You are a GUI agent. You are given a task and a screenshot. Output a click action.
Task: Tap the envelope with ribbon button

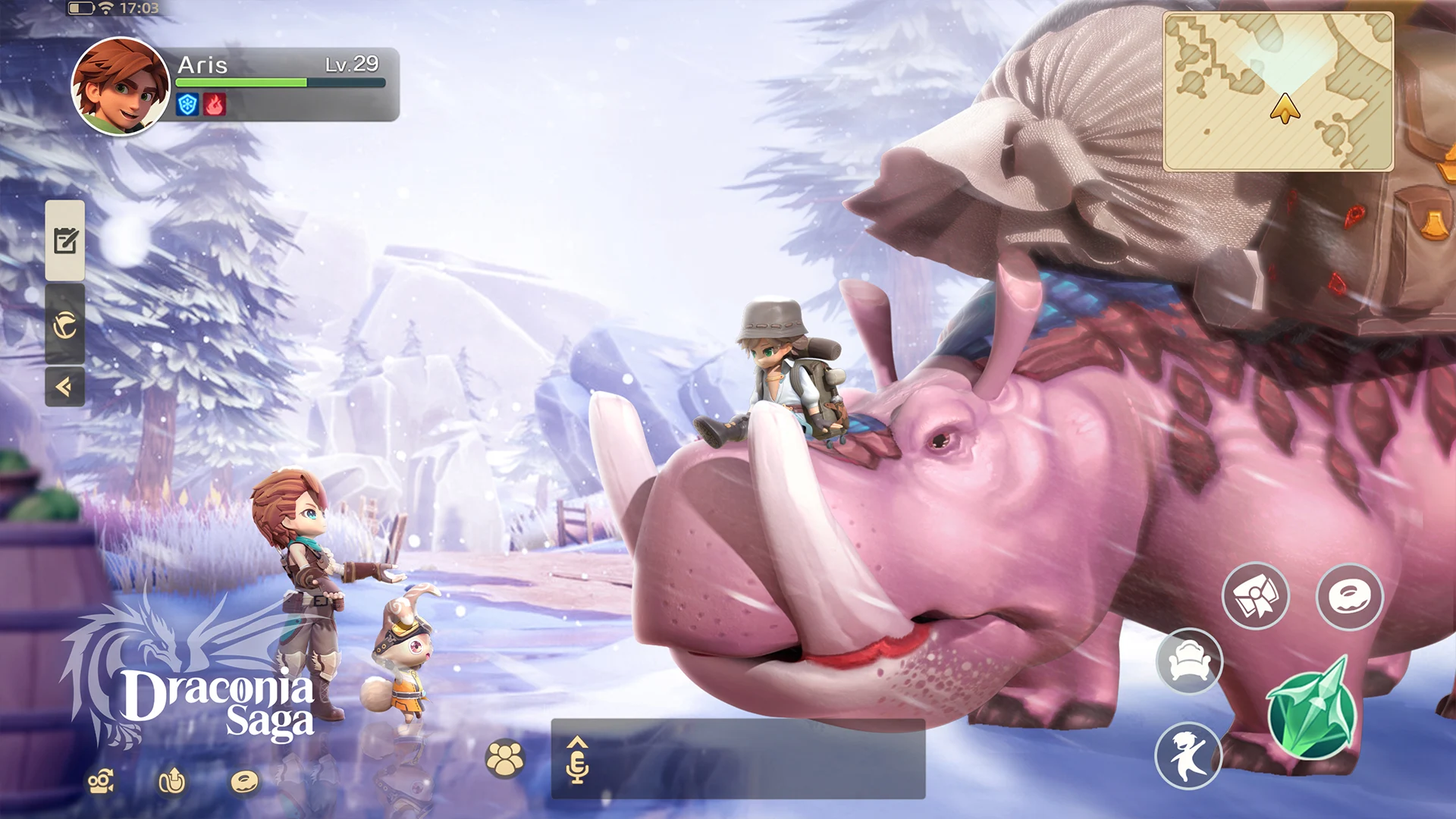click(x=1256, y=596)
